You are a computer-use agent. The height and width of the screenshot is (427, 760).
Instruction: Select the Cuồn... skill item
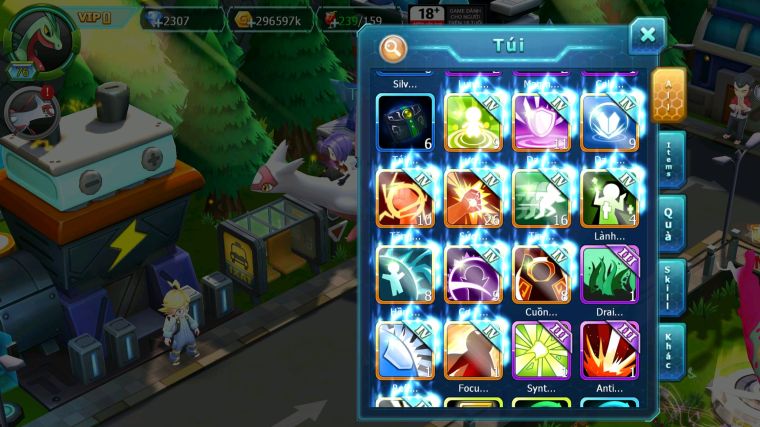click(x=541, y=273)
